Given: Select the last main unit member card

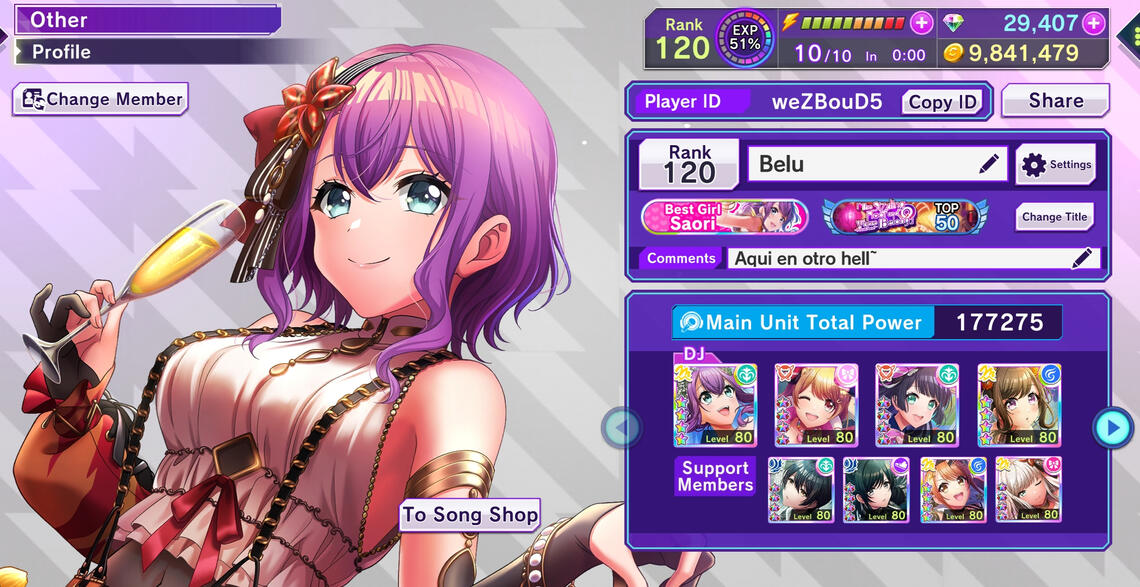Looking at the screenshot, I should click(x=1019, y=405).
